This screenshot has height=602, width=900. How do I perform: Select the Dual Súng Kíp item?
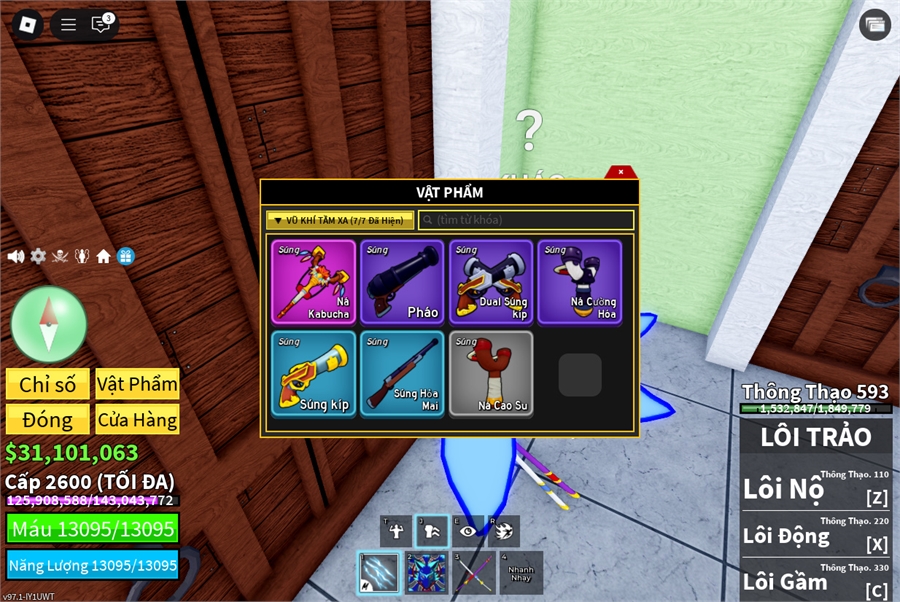coord(491,282)
